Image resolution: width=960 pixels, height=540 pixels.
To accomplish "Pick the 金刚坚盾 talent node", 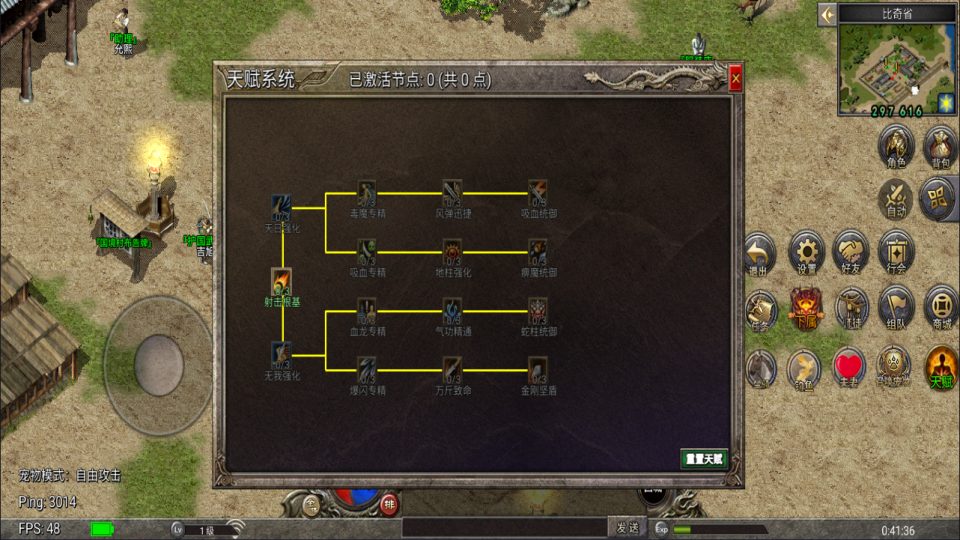I will [x=538, y=370].
